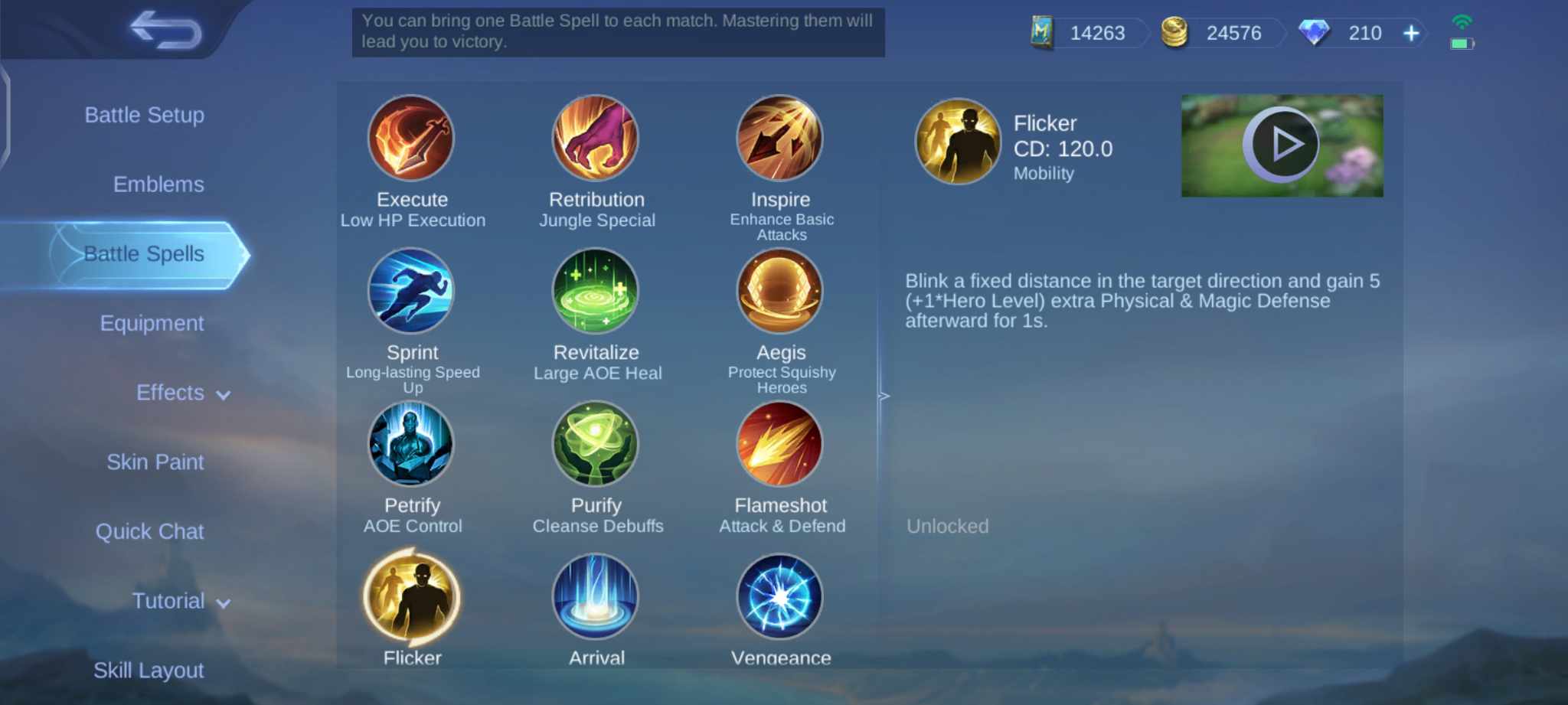
Task: Play the Flicker preview video
Action: click(x=1282, y=144)
